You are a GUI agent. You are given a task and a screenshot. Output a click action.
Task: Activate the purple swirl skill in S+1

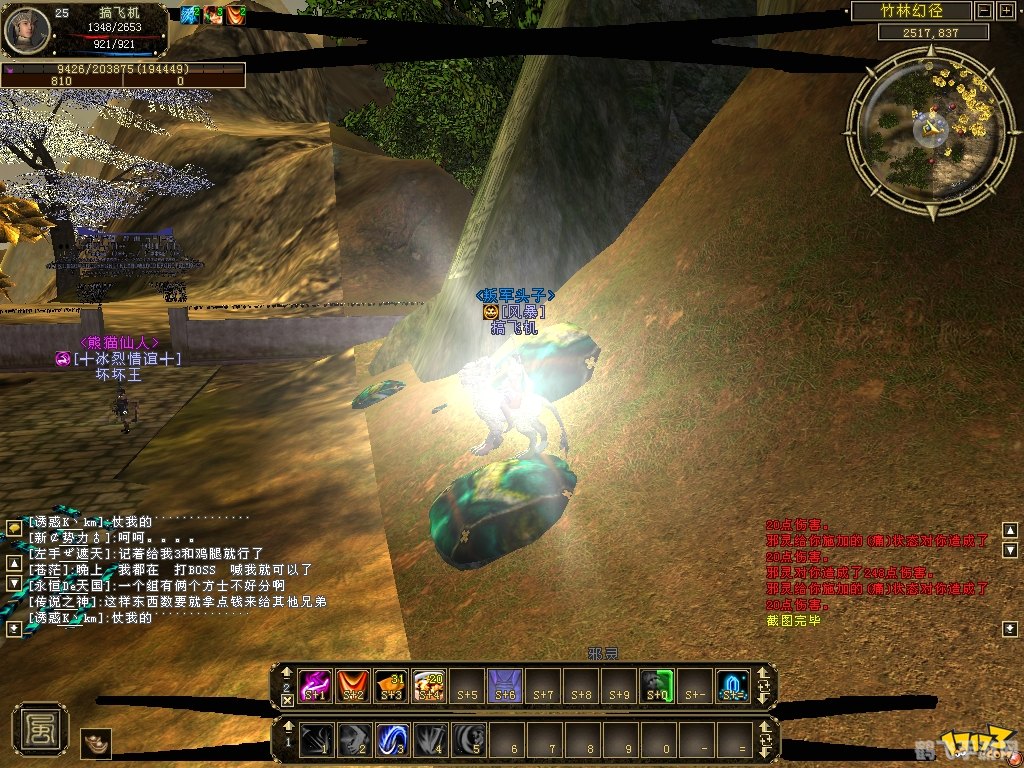[x=316, y=685]
